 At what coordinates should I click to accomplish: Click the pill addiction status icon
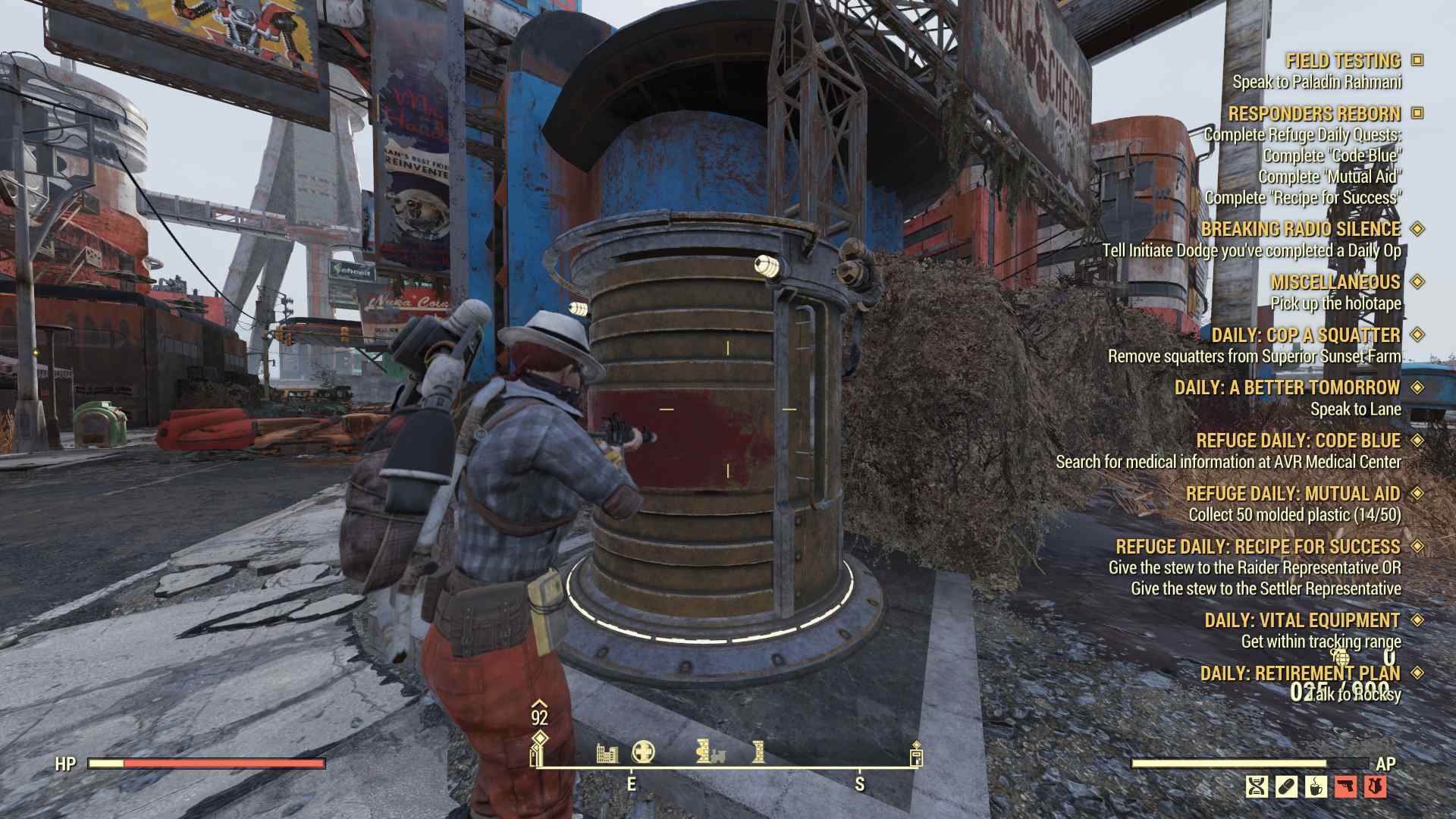point(1286,786)
